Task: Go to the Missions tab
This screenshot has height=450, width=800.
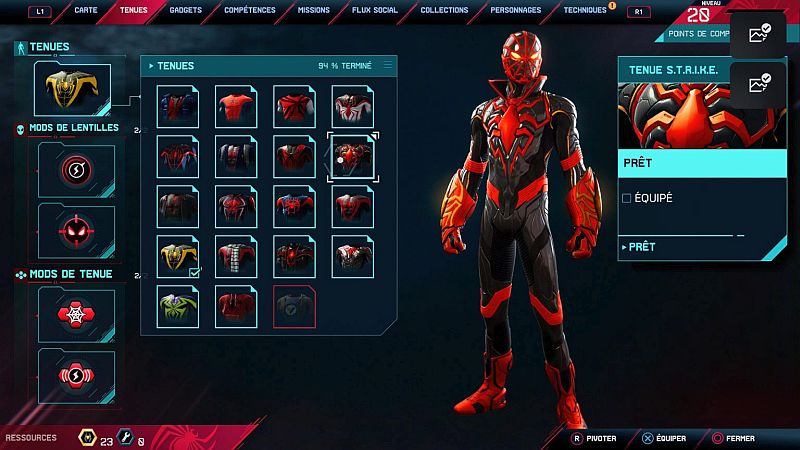Action: point(314,10)
